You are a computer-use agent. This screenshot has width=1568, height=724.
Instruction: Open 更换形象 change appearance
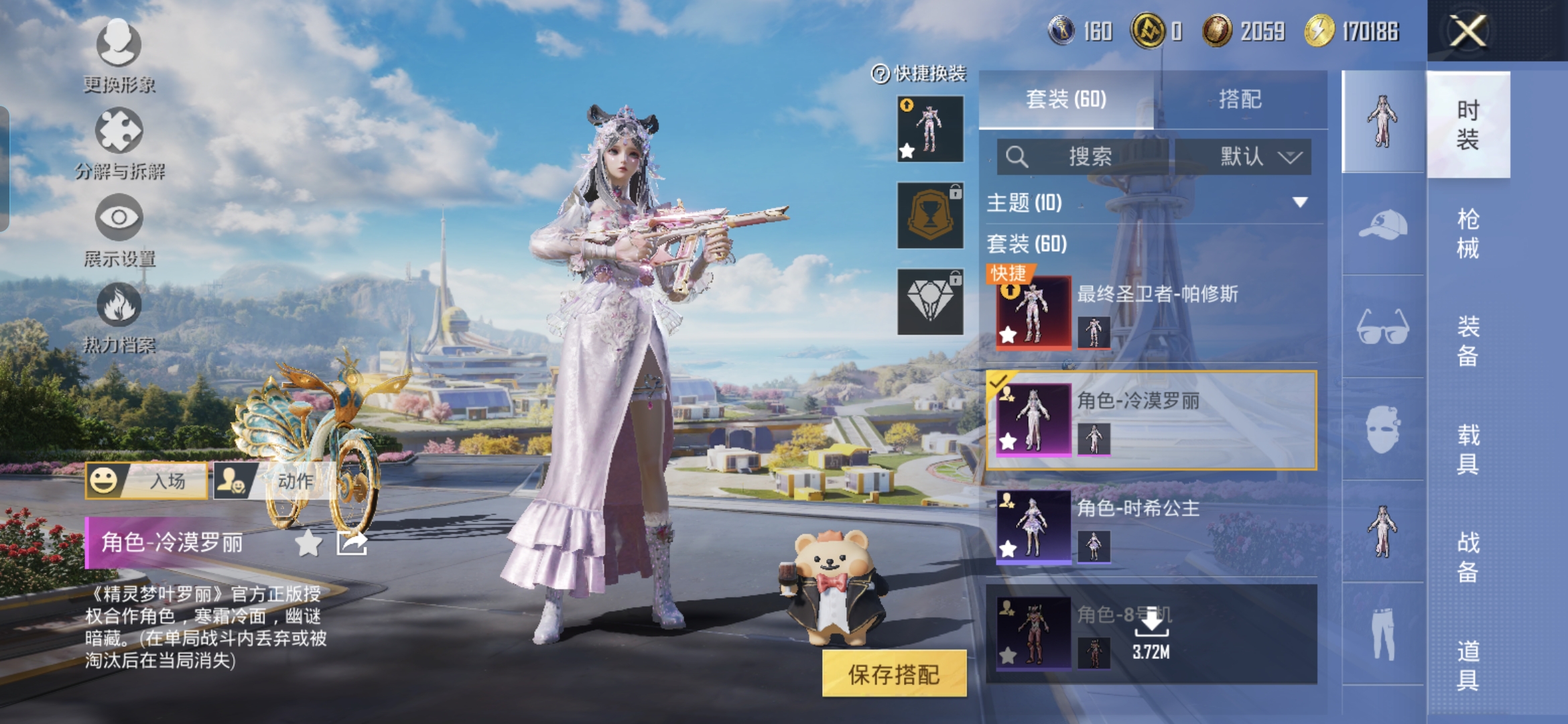click(x=119, y=55)
